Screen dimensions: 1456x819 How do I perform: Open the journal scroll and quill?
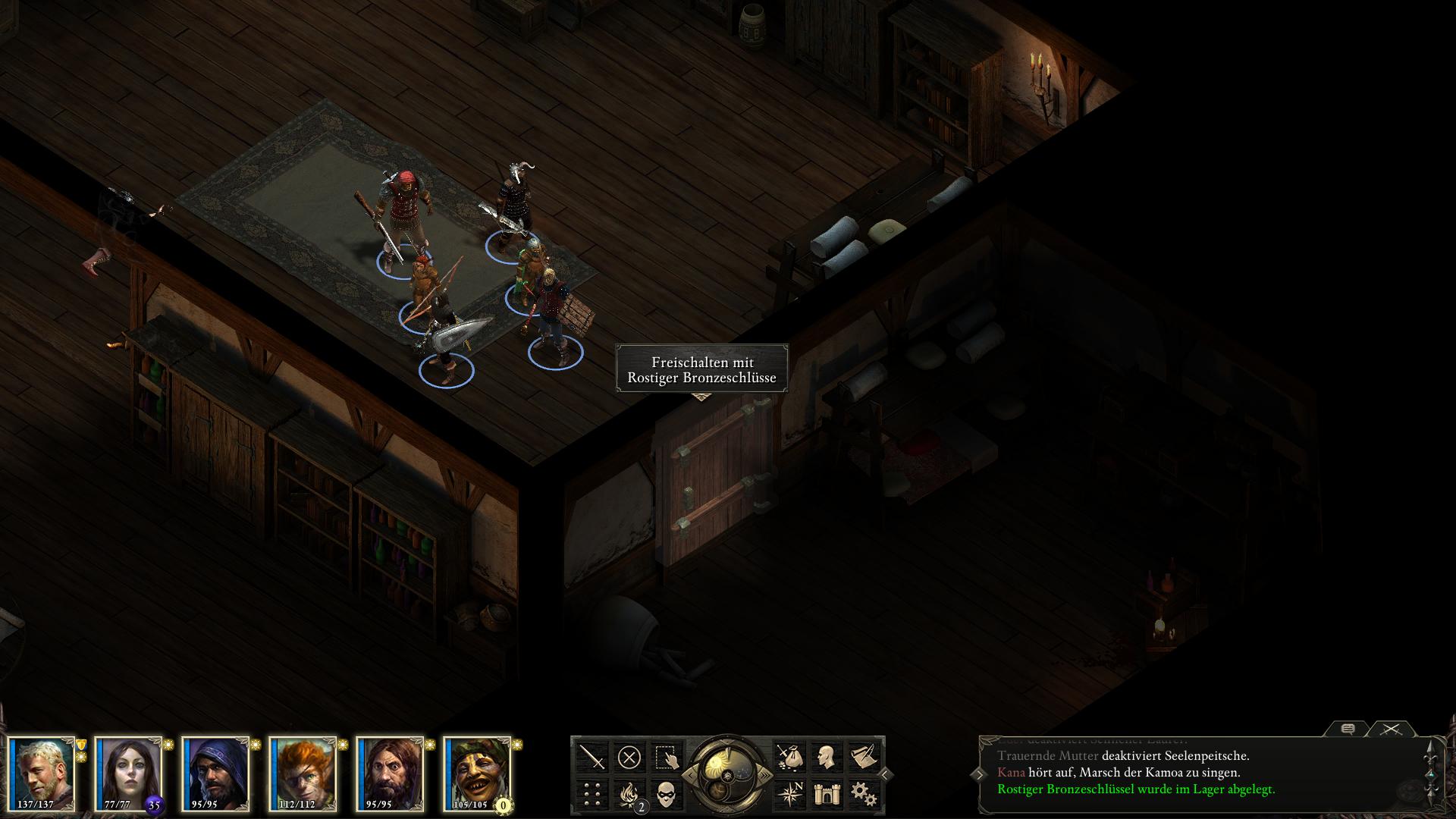click(863, 757)
